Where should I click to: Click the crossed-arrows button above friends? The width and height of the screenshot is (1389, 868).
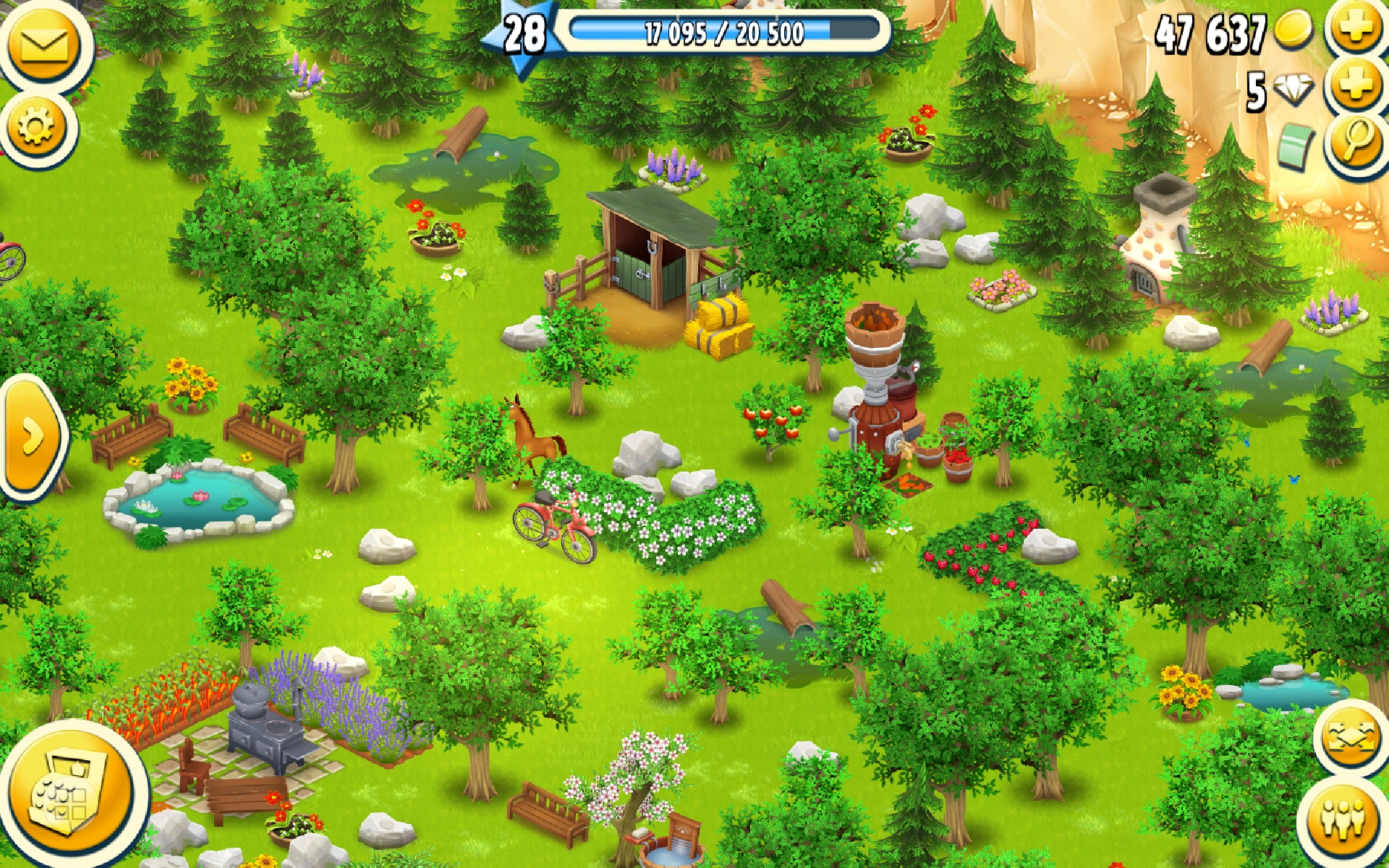[x=1349, y=738]
